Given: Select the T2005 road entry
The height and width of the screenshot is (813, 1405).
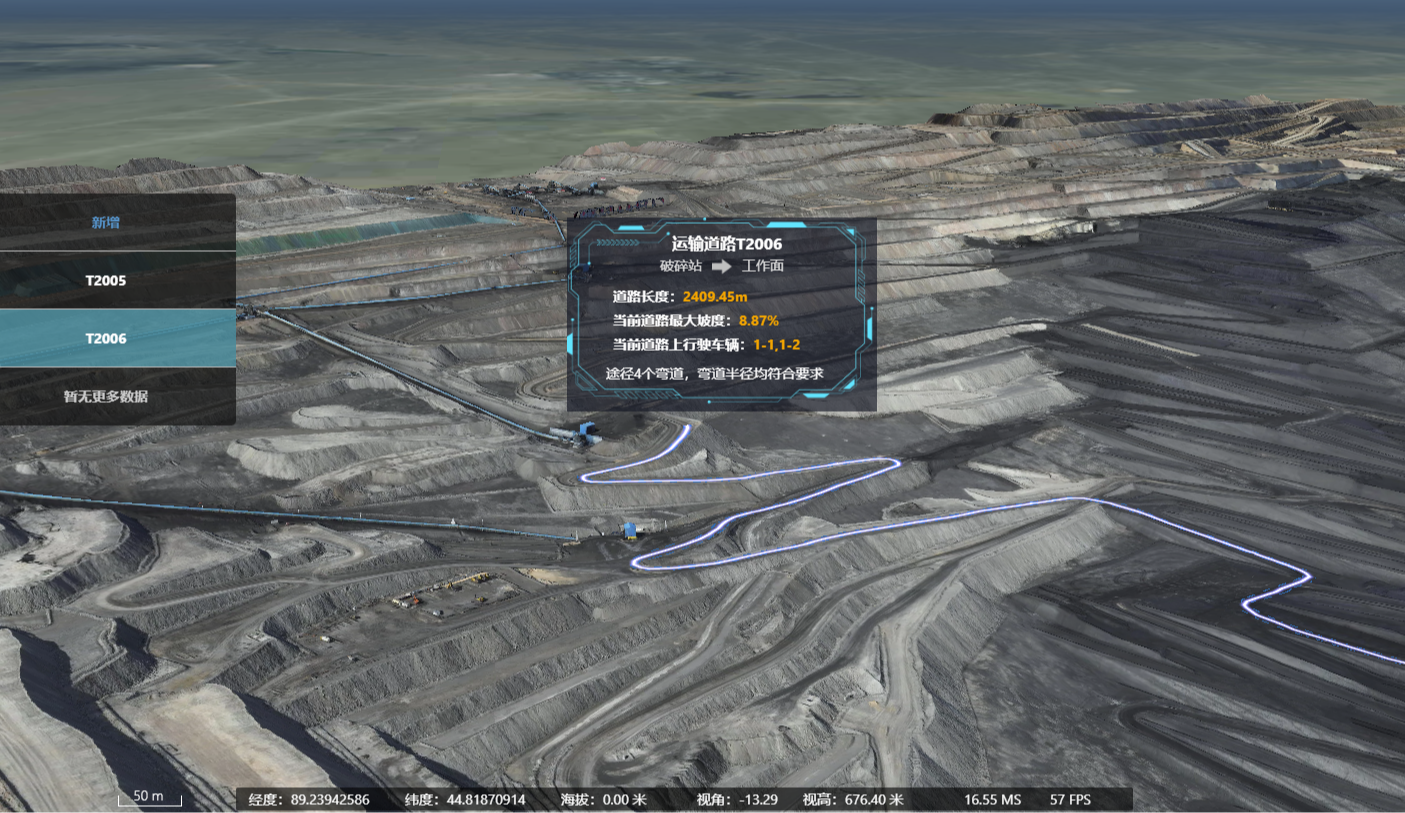Looking at the screenshot, I should coord(106,280).
